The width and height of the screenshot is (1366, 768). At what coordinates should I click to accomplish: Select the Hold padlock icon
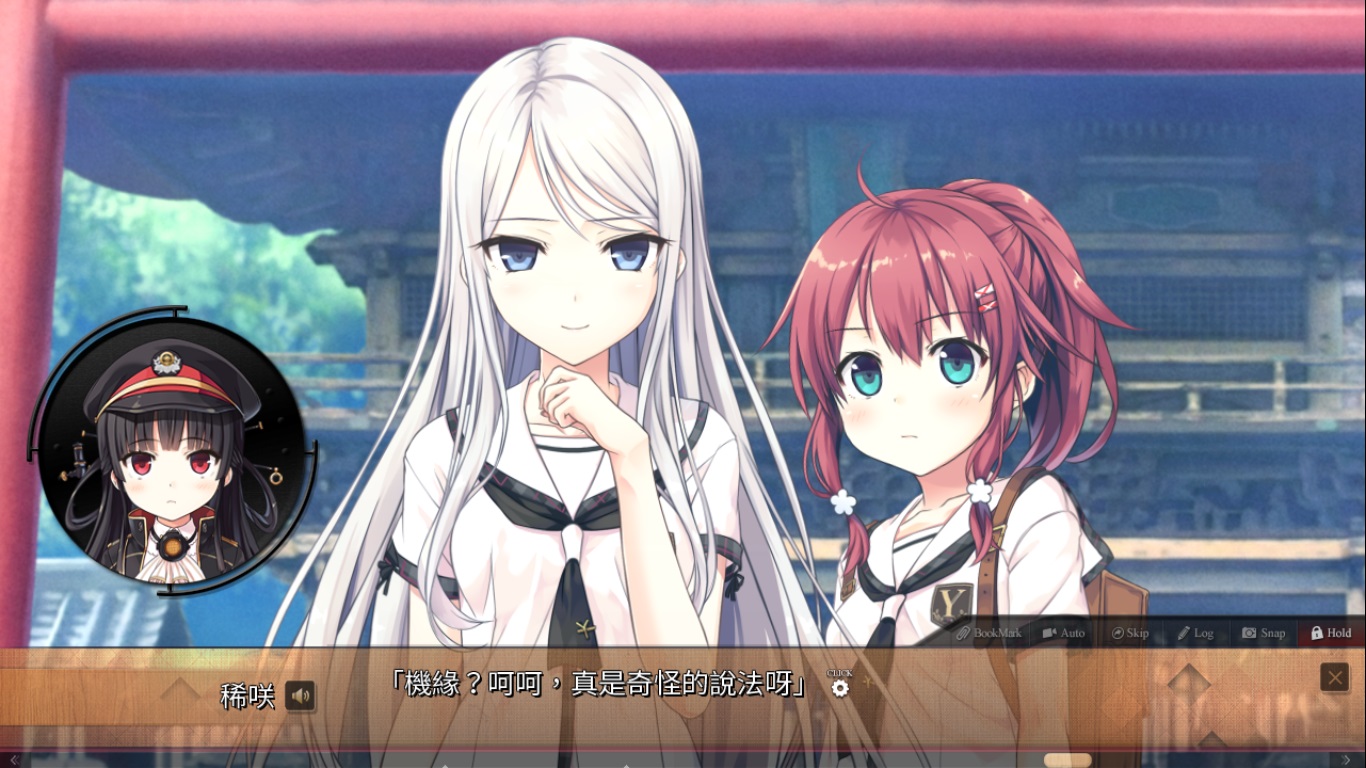pos(1315,633)
